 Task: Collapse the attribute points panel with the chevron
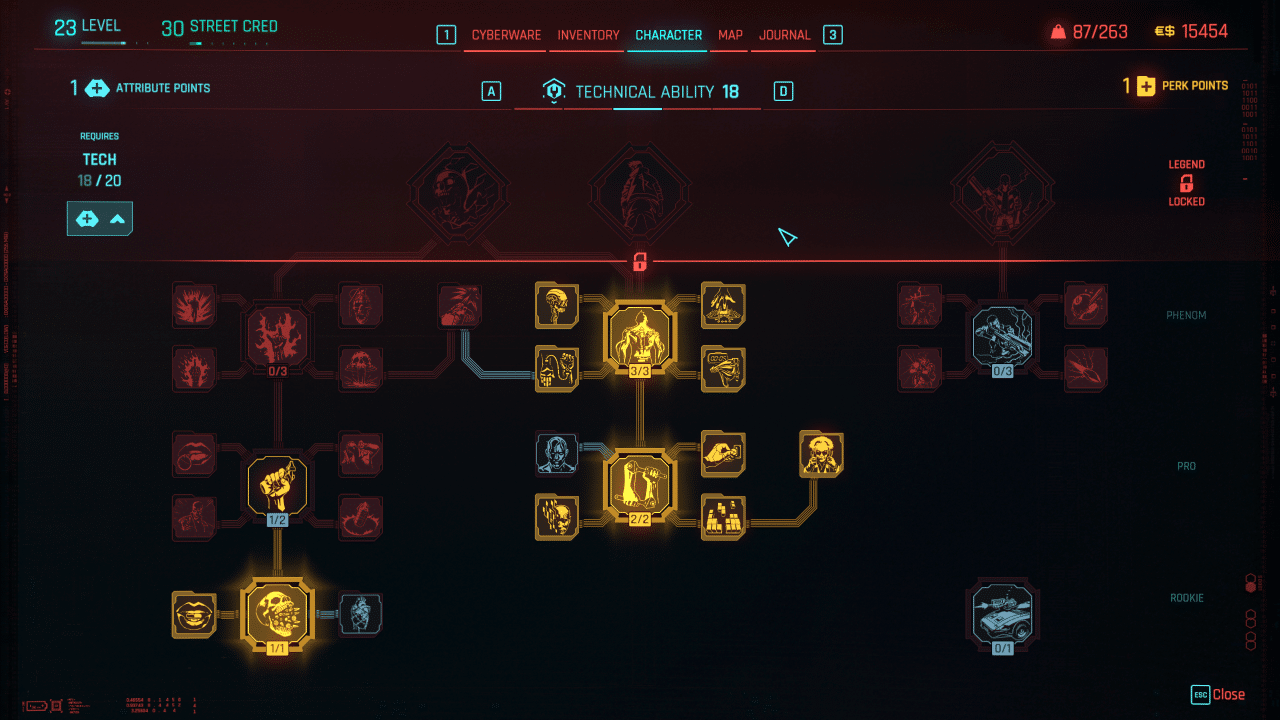118,218
